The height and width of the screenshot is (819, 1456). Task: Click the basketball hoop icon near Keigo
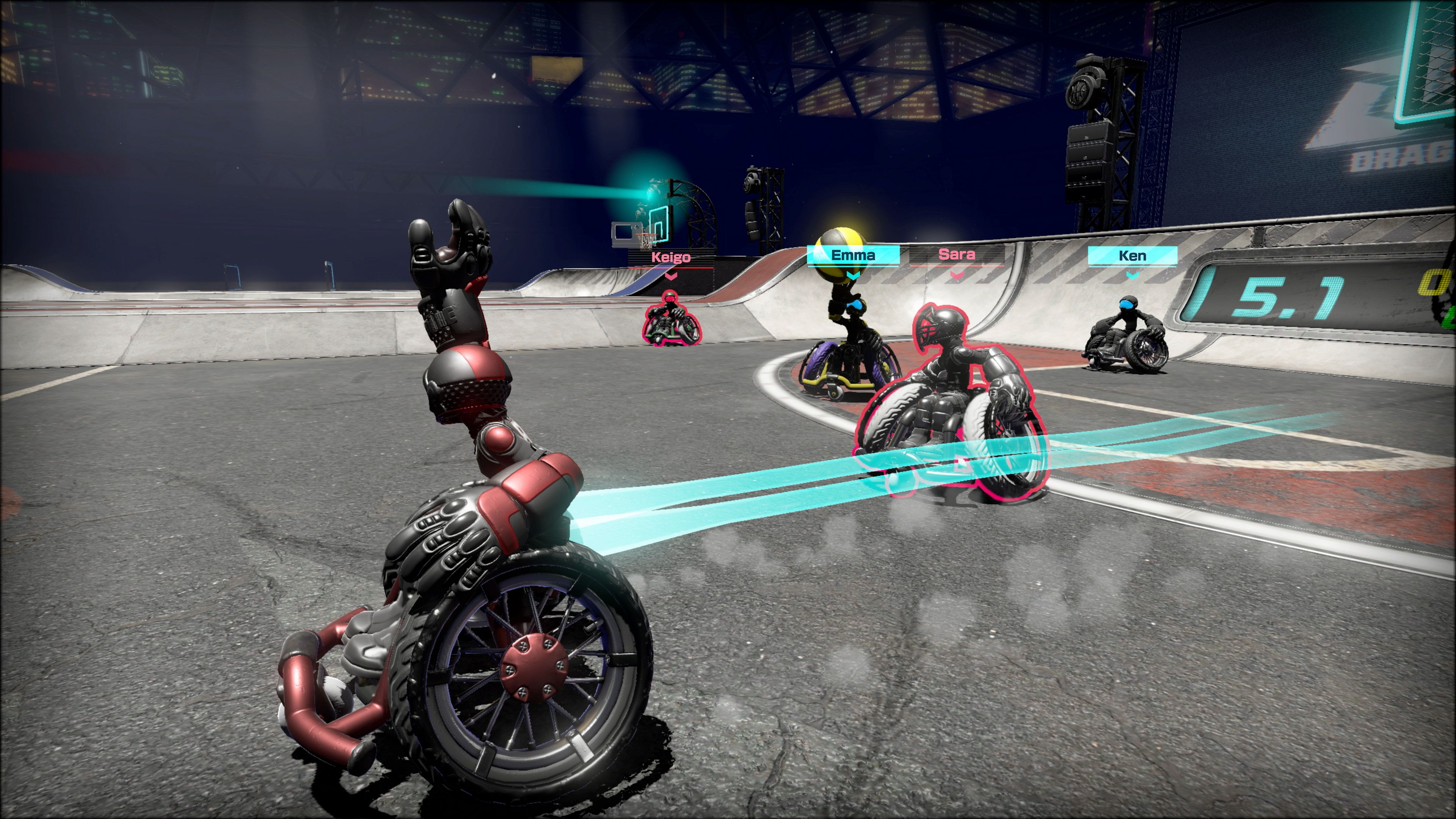tap(646, 239)
